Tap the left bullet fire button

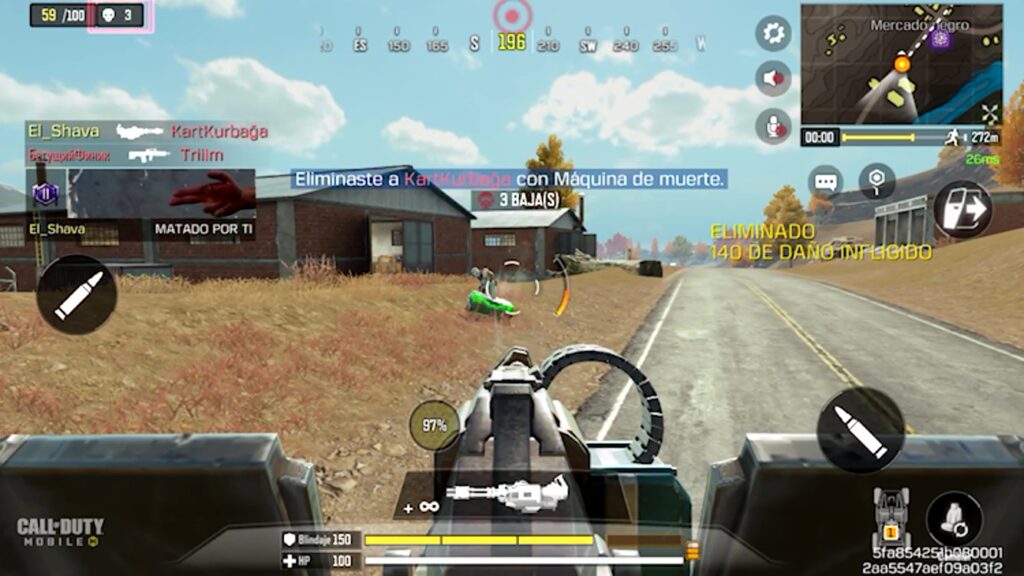point(77,294)
